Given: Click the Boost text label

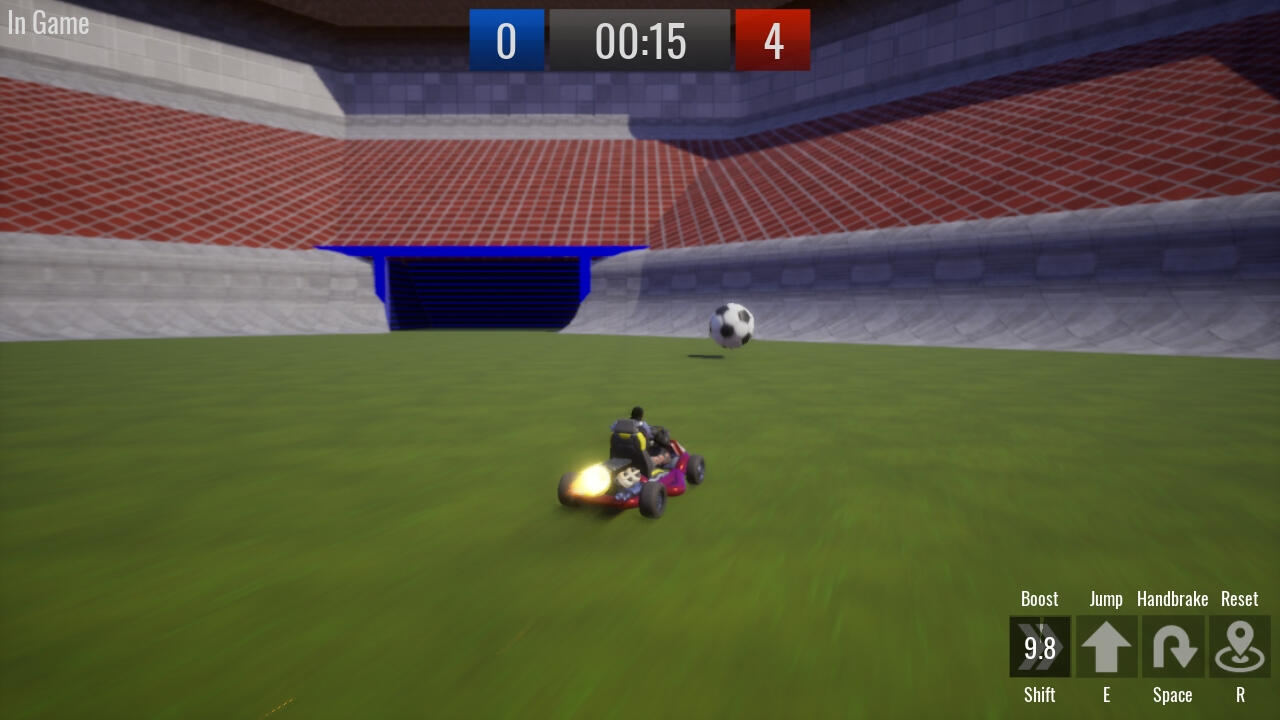Looking at the screenshot, I should pos(1040,598).
